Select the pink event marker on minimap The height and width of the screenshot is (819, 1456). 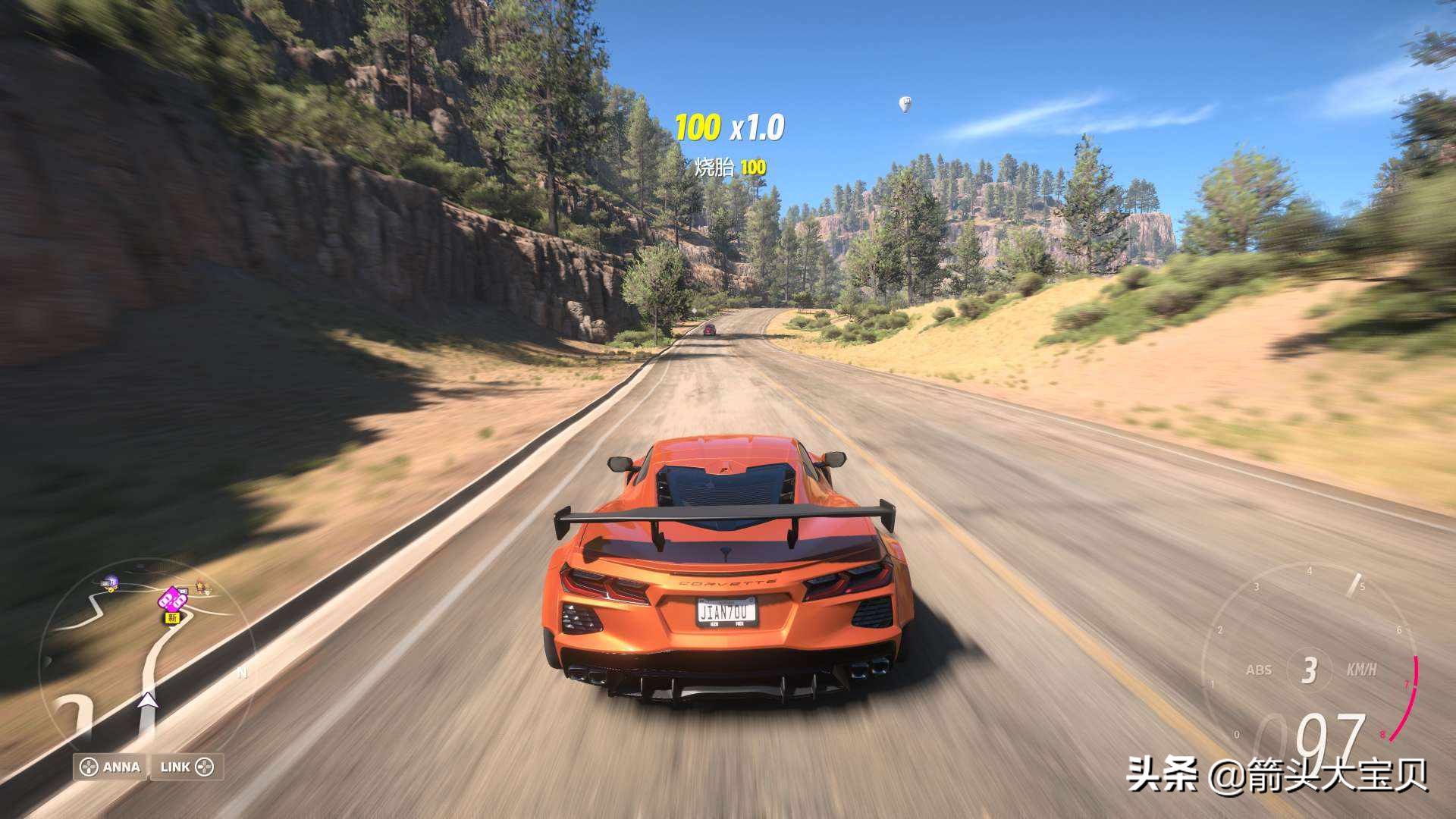point(173,599)
